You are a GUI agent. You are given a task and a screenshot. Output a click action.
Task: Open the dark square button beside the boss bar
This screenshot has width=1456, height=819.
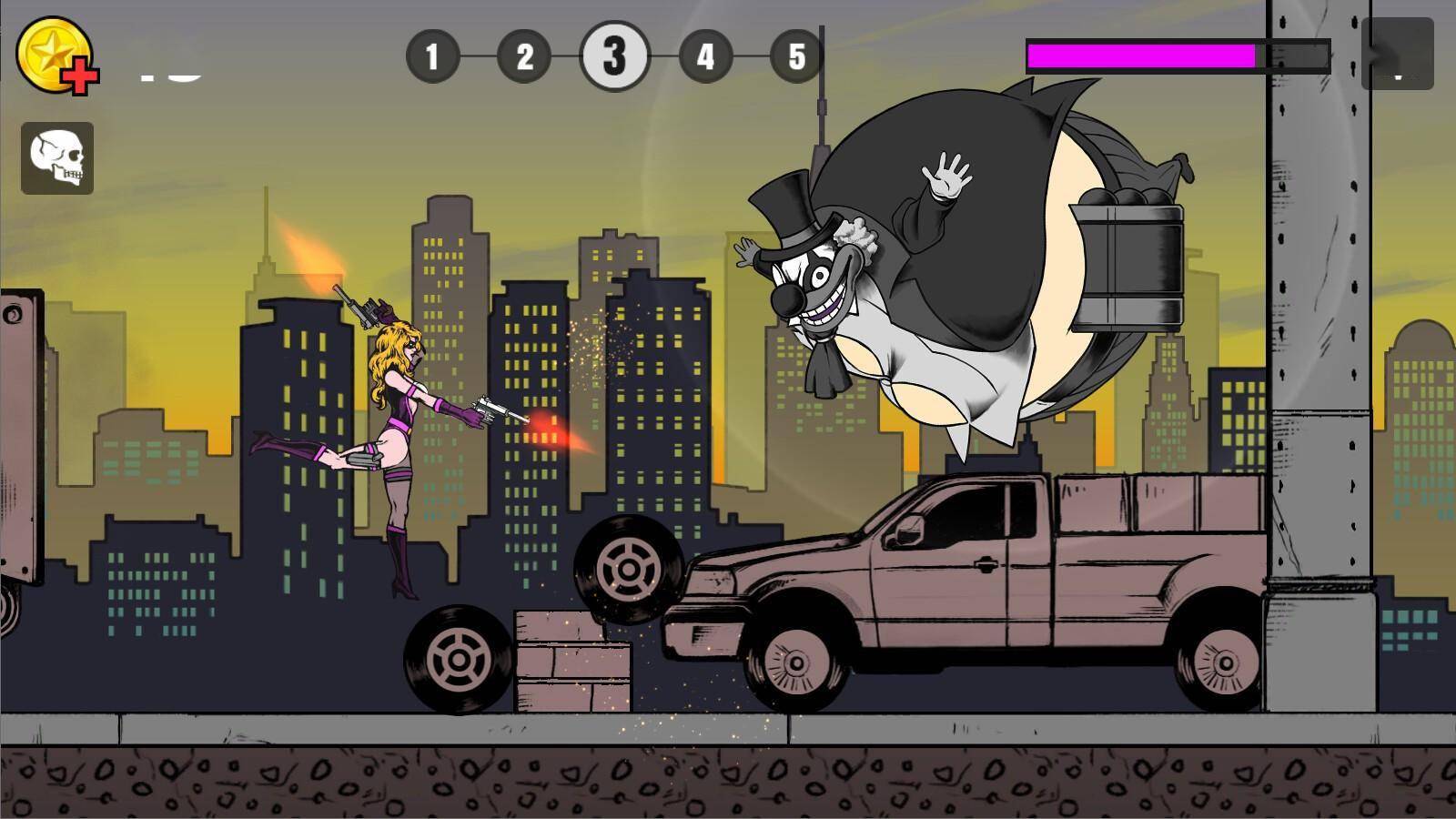1397,55
